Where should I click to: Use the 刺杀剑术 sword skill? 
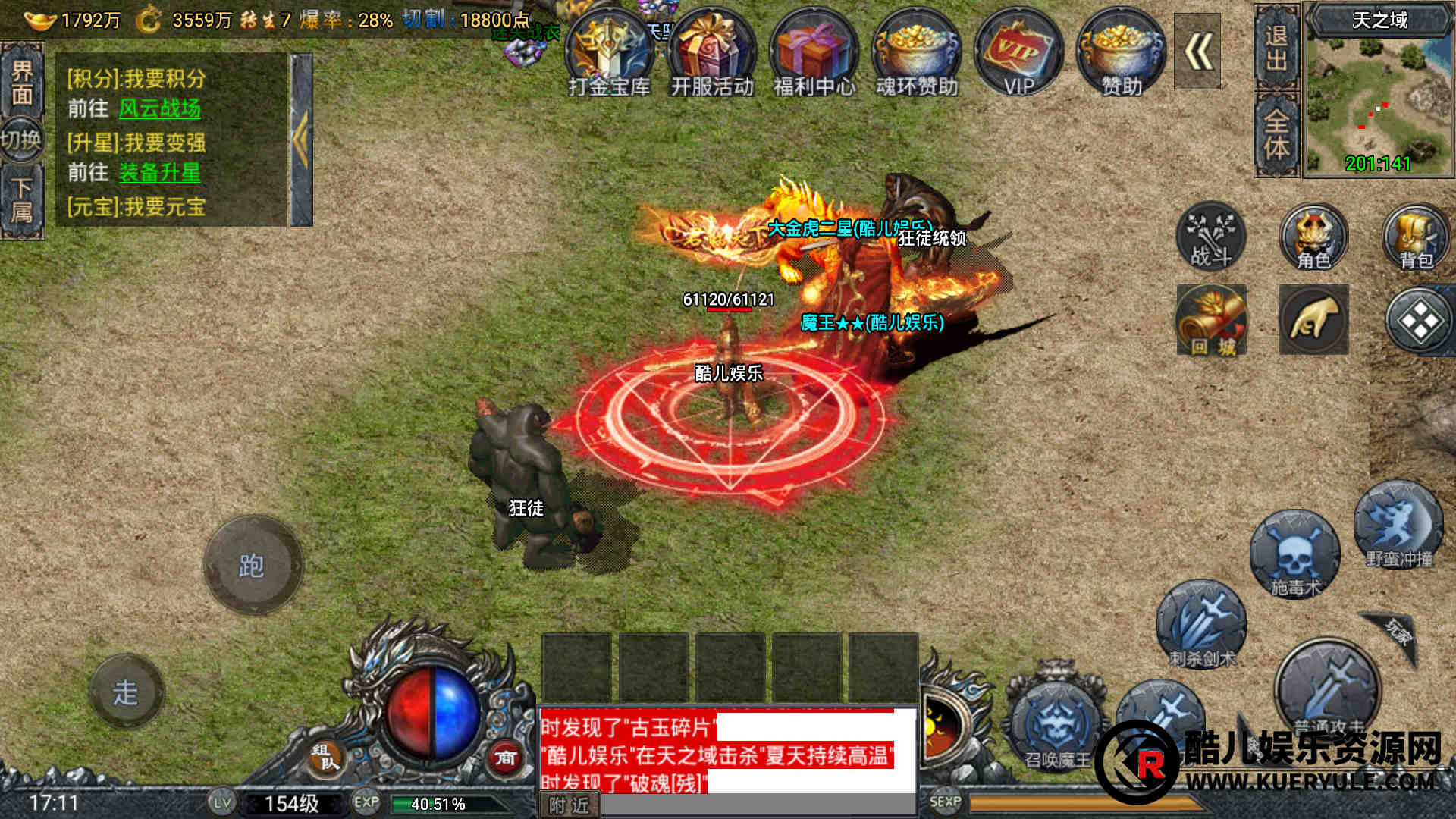(x=1201, y=625)
